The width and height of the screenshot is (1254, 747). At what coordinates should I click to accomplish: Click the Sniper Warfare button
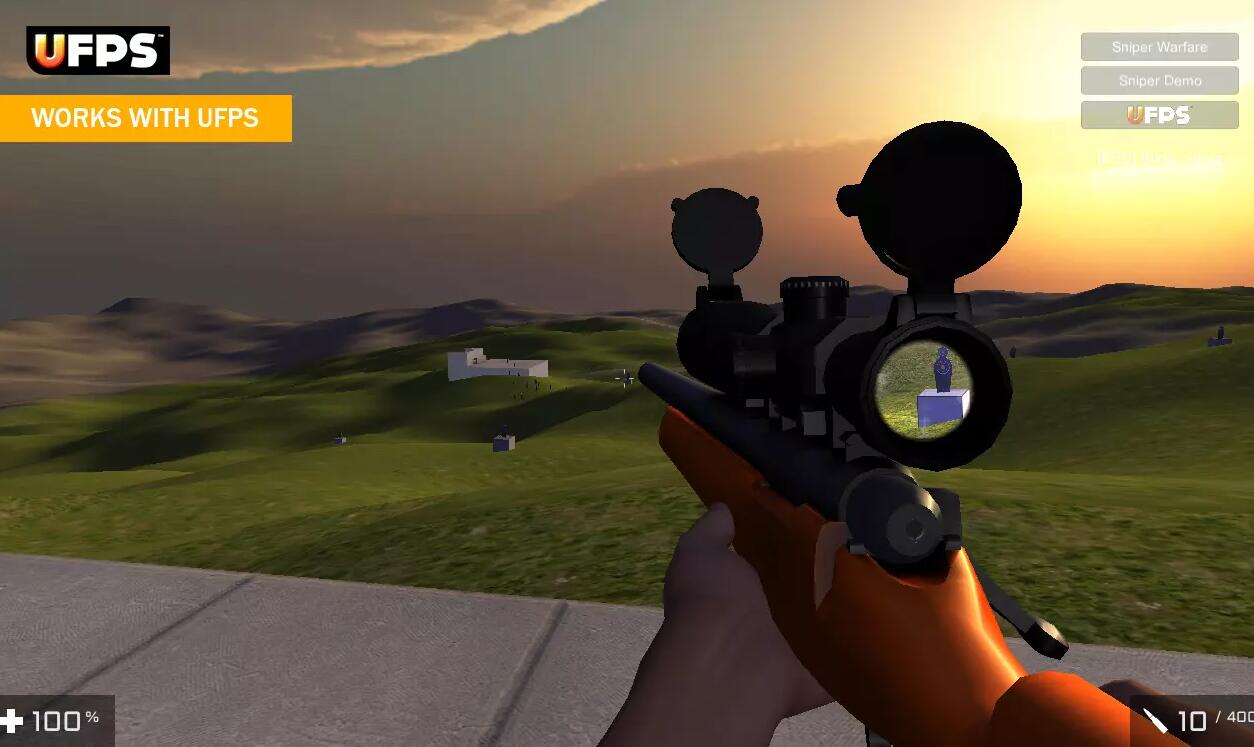coord(1159,47)
